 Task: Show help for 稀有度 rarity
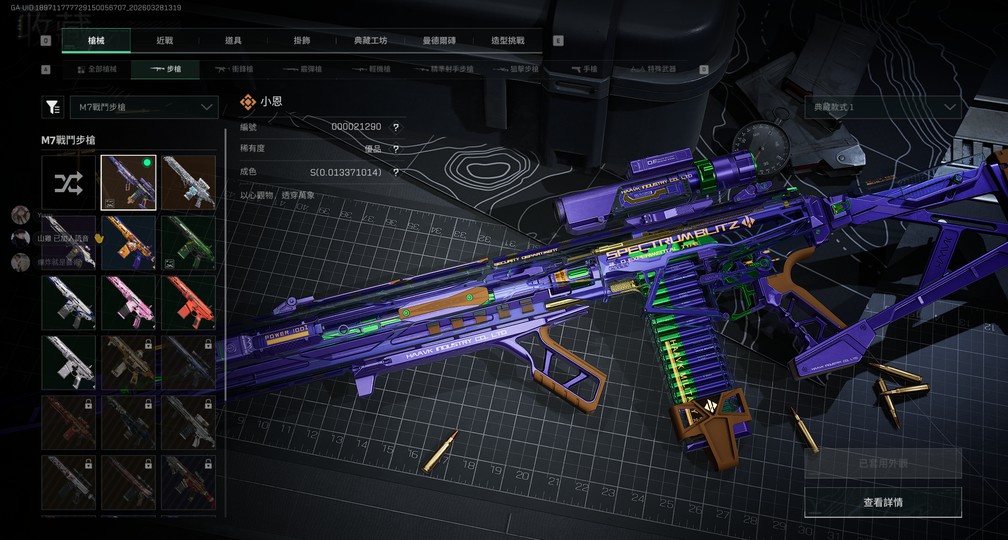[396, 150]
